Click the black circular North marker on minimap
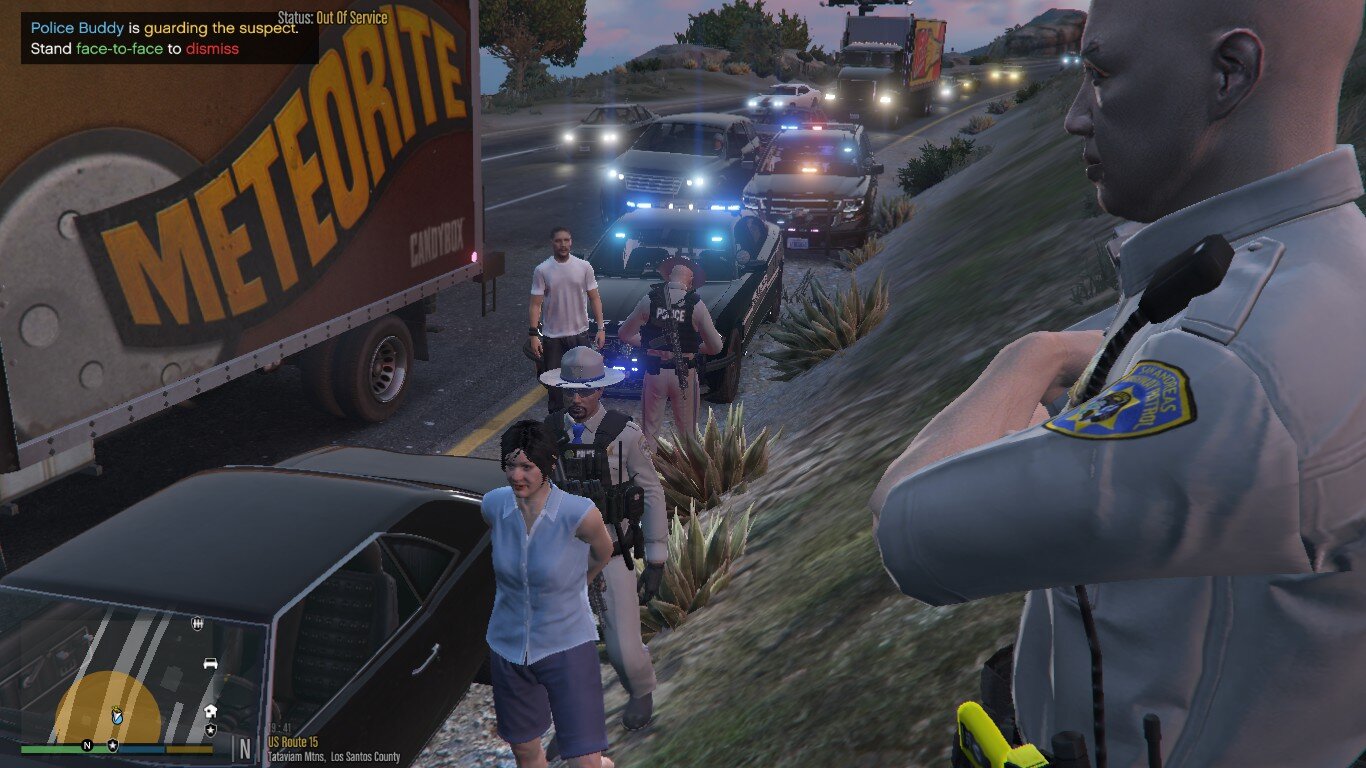The image size is (1366, 768). [87, 745]
